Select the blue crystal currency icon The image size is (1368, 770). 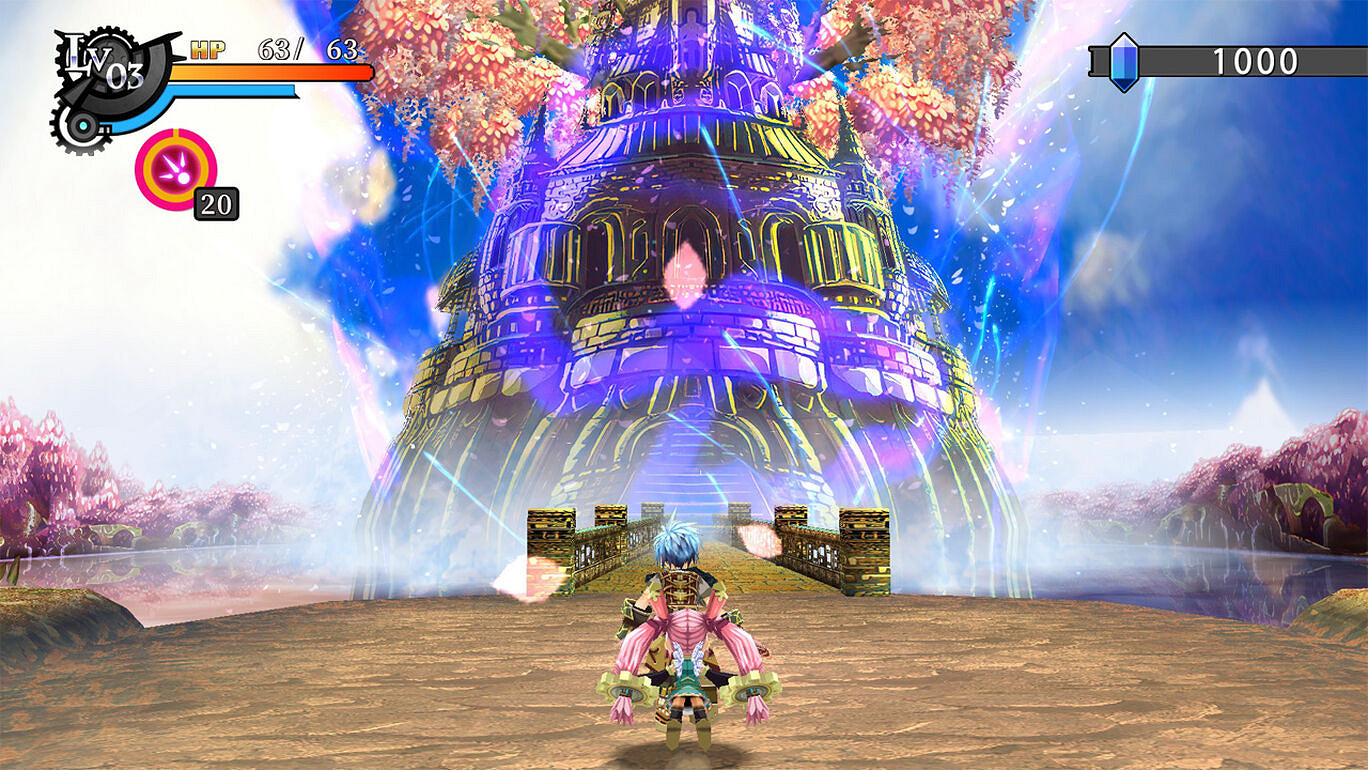pos(1122,62)
